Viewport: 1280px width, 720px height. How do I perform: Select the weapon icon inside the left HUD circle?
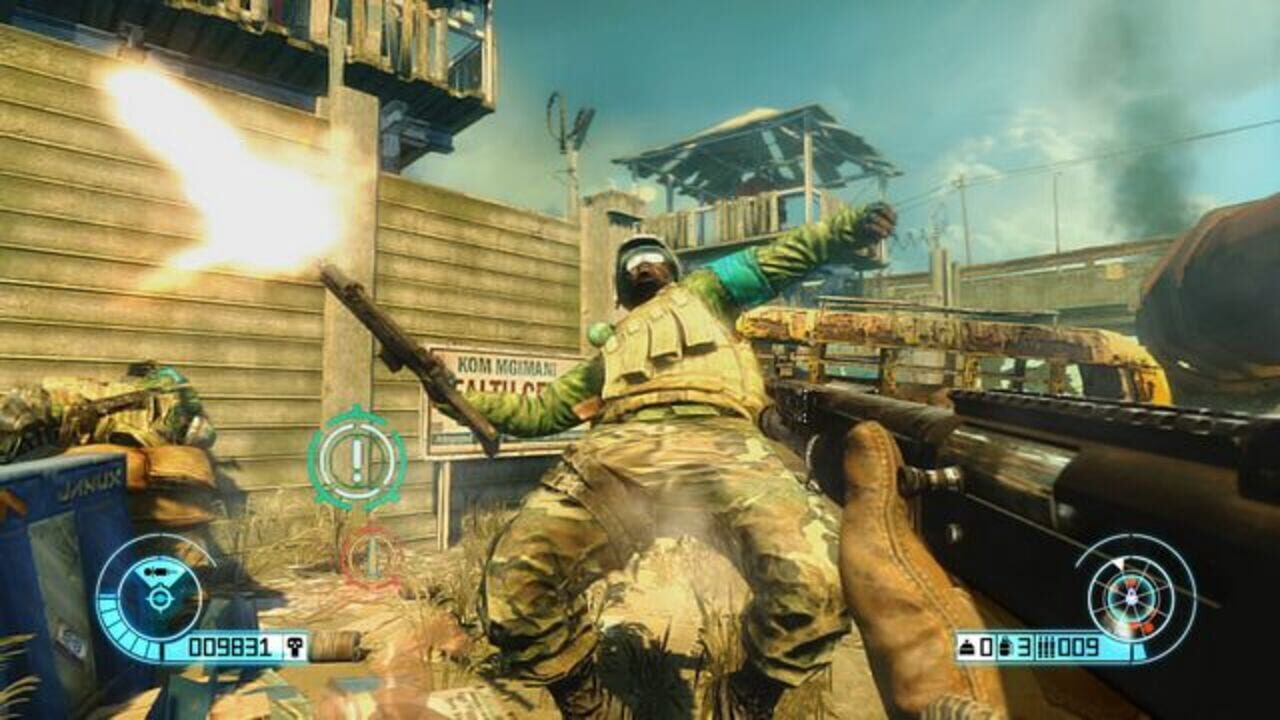(158, 573)
